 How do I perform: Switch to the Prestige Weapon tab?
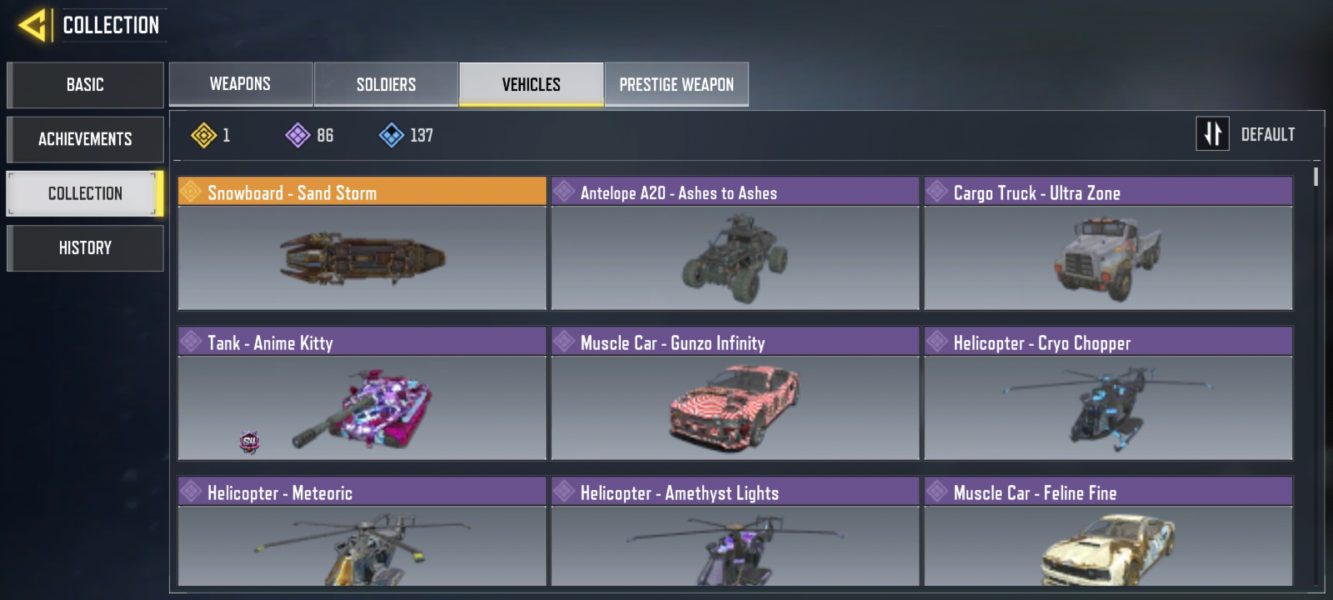click(676, 84)
